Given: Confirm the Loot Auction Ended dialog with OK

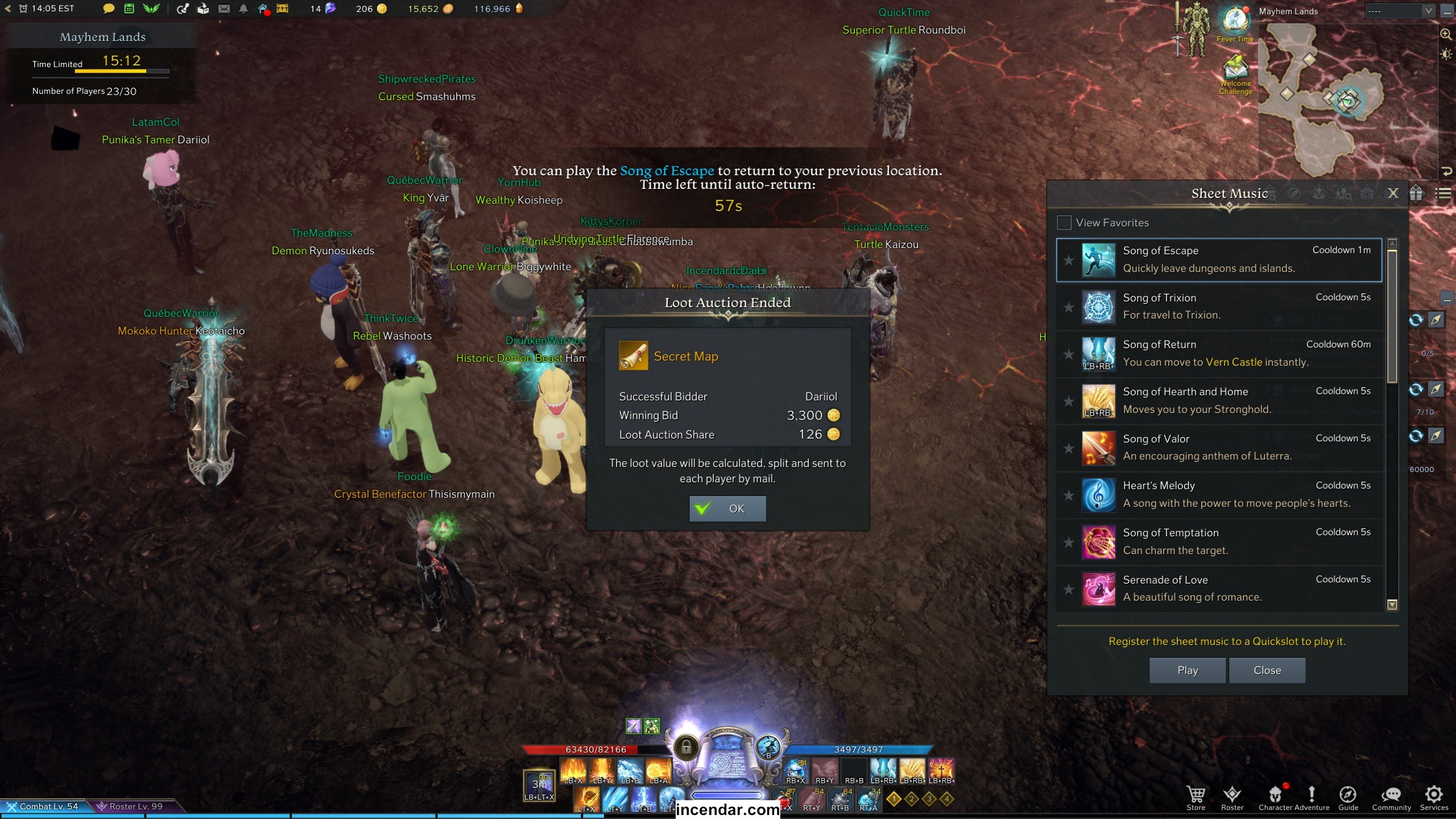Looking at the screenshot, I should (727, 508).
